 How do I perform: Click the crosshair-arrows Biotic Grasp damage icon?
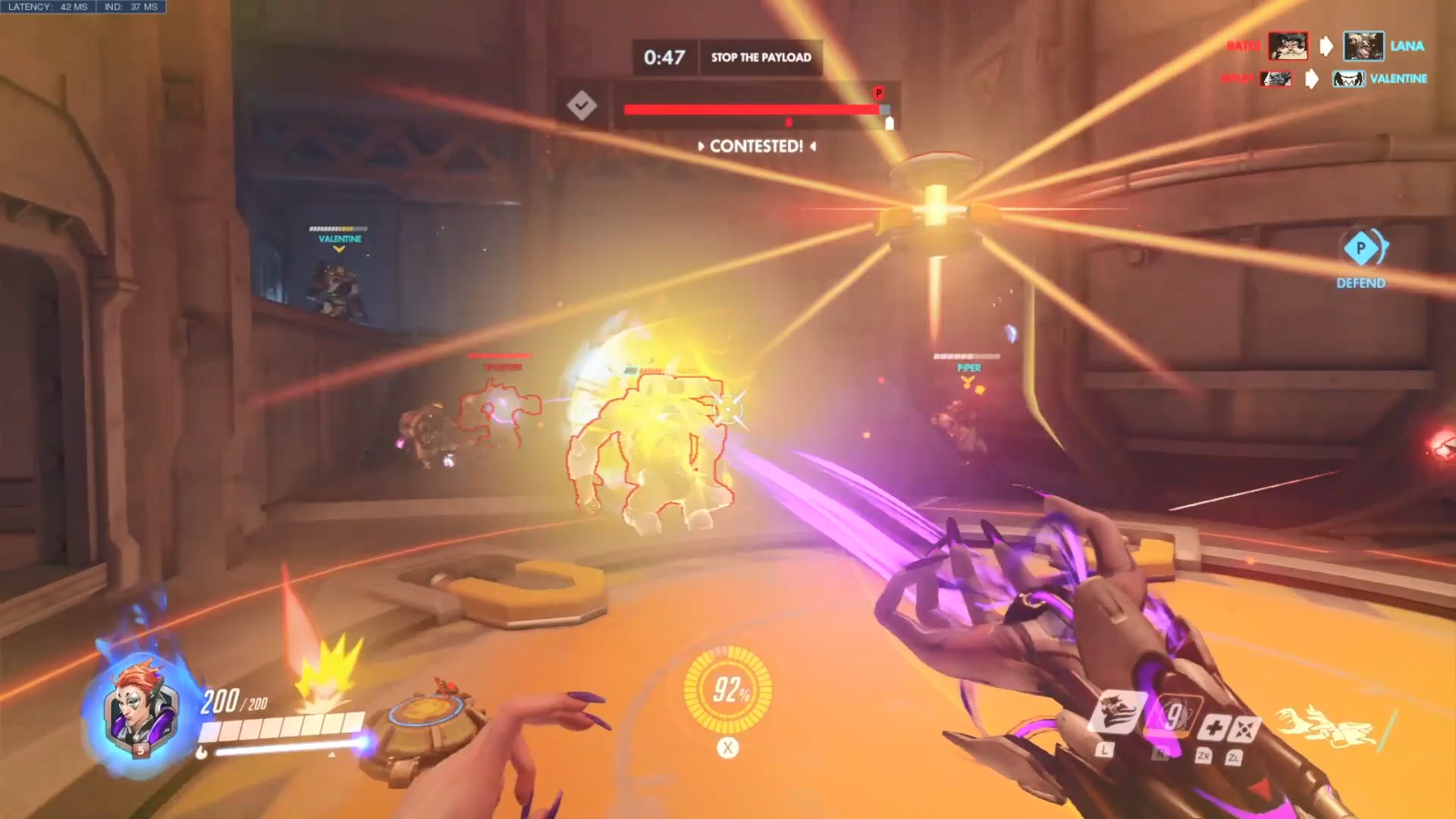(1244, 730)
